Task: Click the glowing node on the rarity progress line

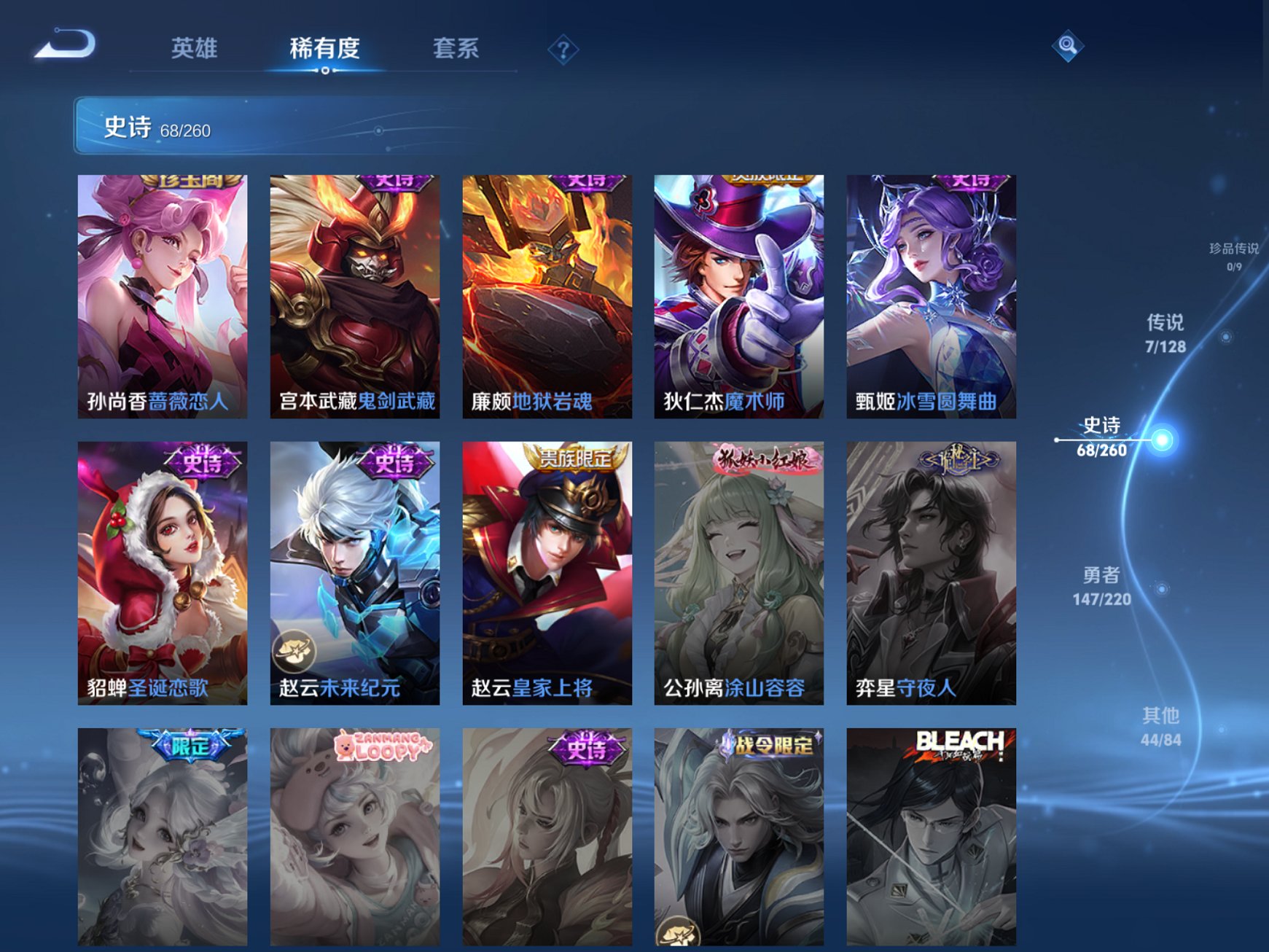Action: click(x=1160, y=440)
